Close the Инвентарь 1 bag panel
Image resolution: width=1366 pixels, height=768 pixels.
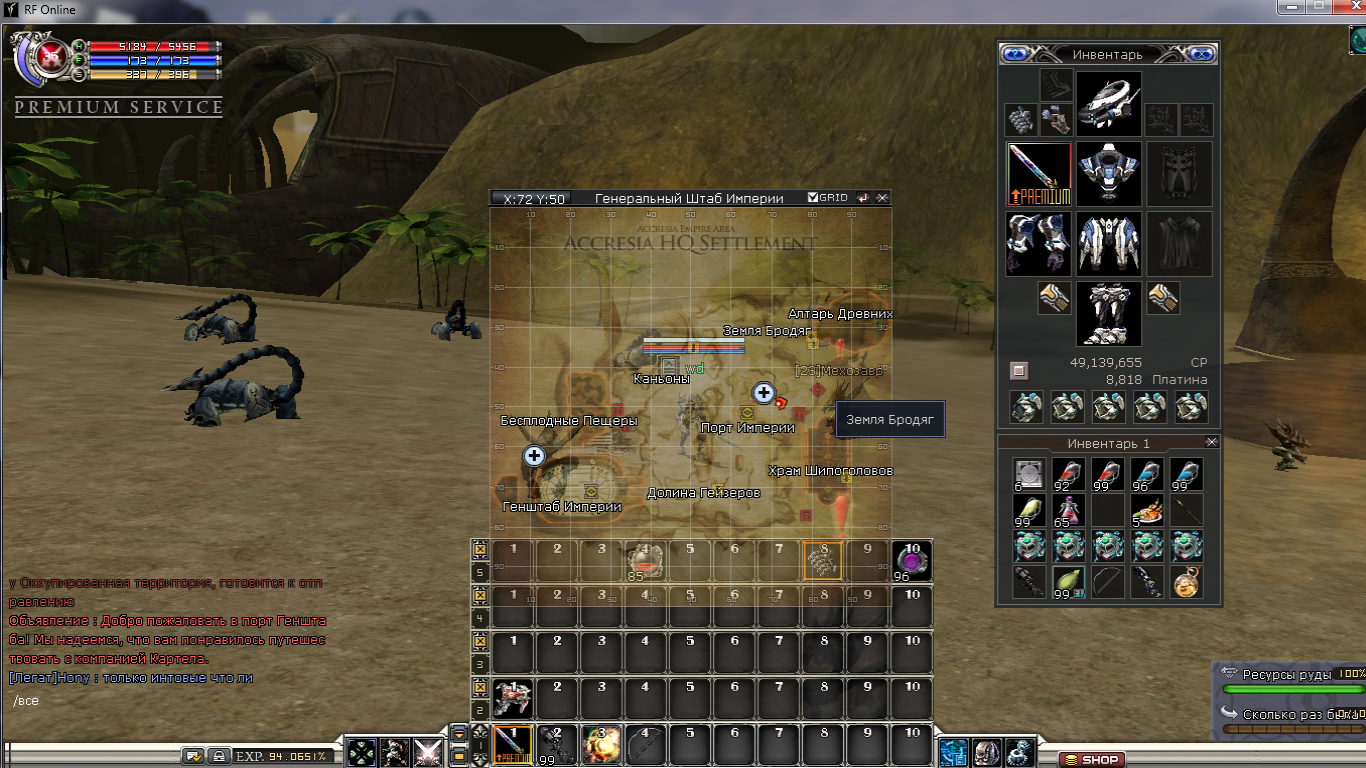pyautogui.click(x=1212, y=442)
